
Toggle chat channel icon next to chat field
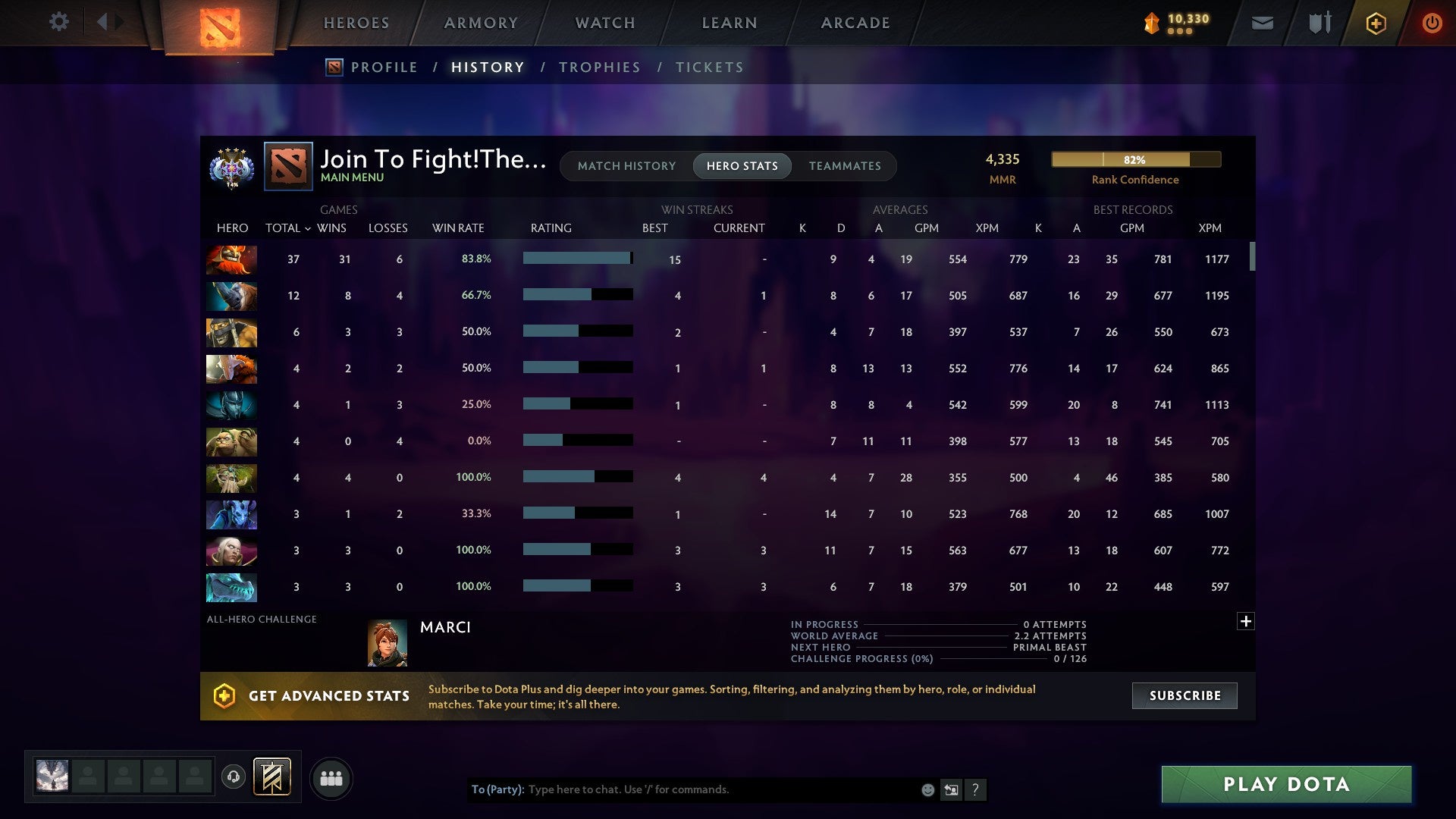(950, 789)
